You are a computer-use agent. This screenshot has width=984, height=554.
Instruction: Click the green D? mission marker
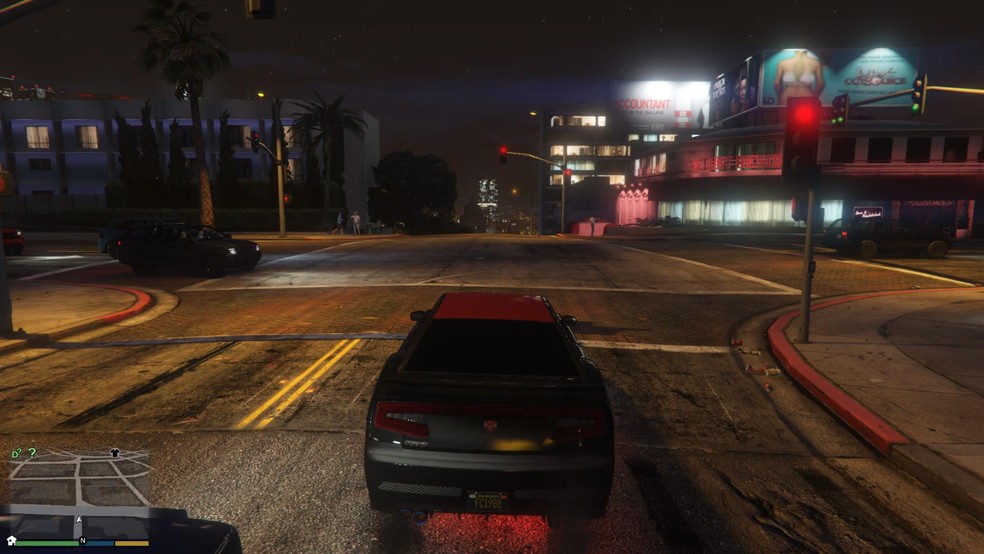click(x=16, y=454)
